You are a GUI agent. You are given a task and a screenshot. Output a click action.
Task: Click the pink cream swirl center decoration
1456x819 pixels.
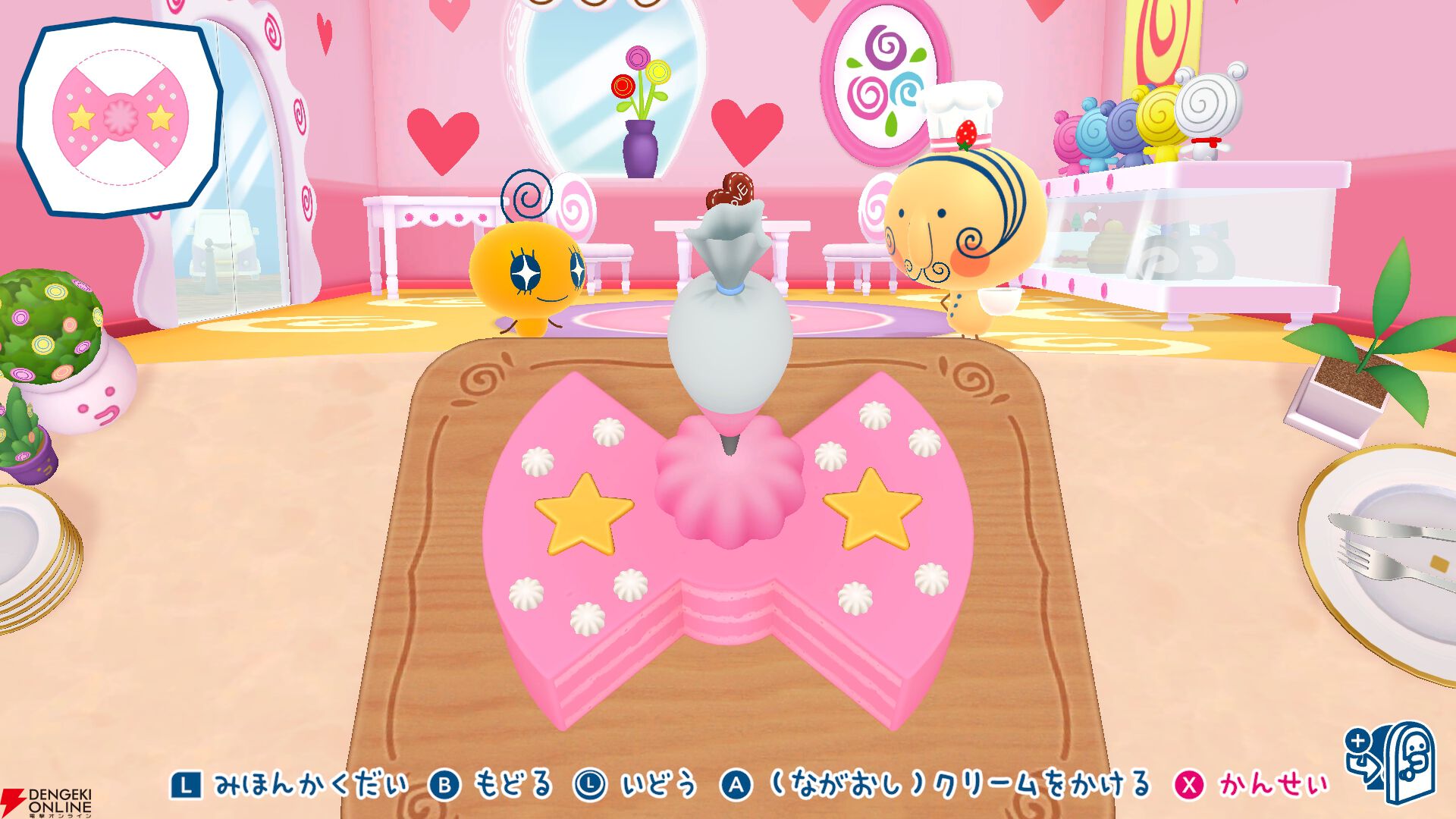tap(730, 482)
